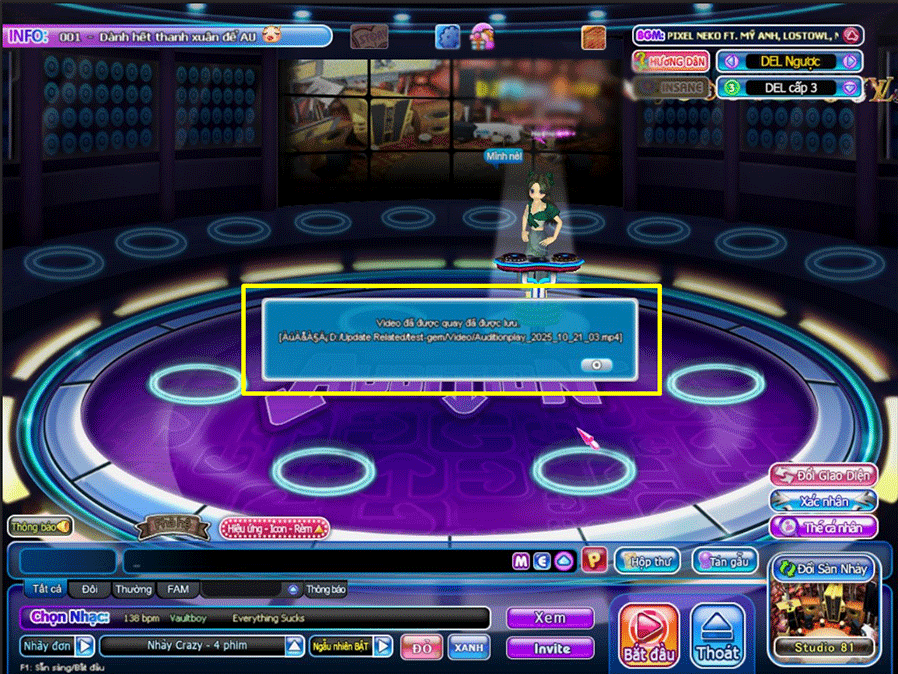Click the Xác nhận button
Image resolution: width=898 pixels, height=674 pixels.
pos(822,500)
